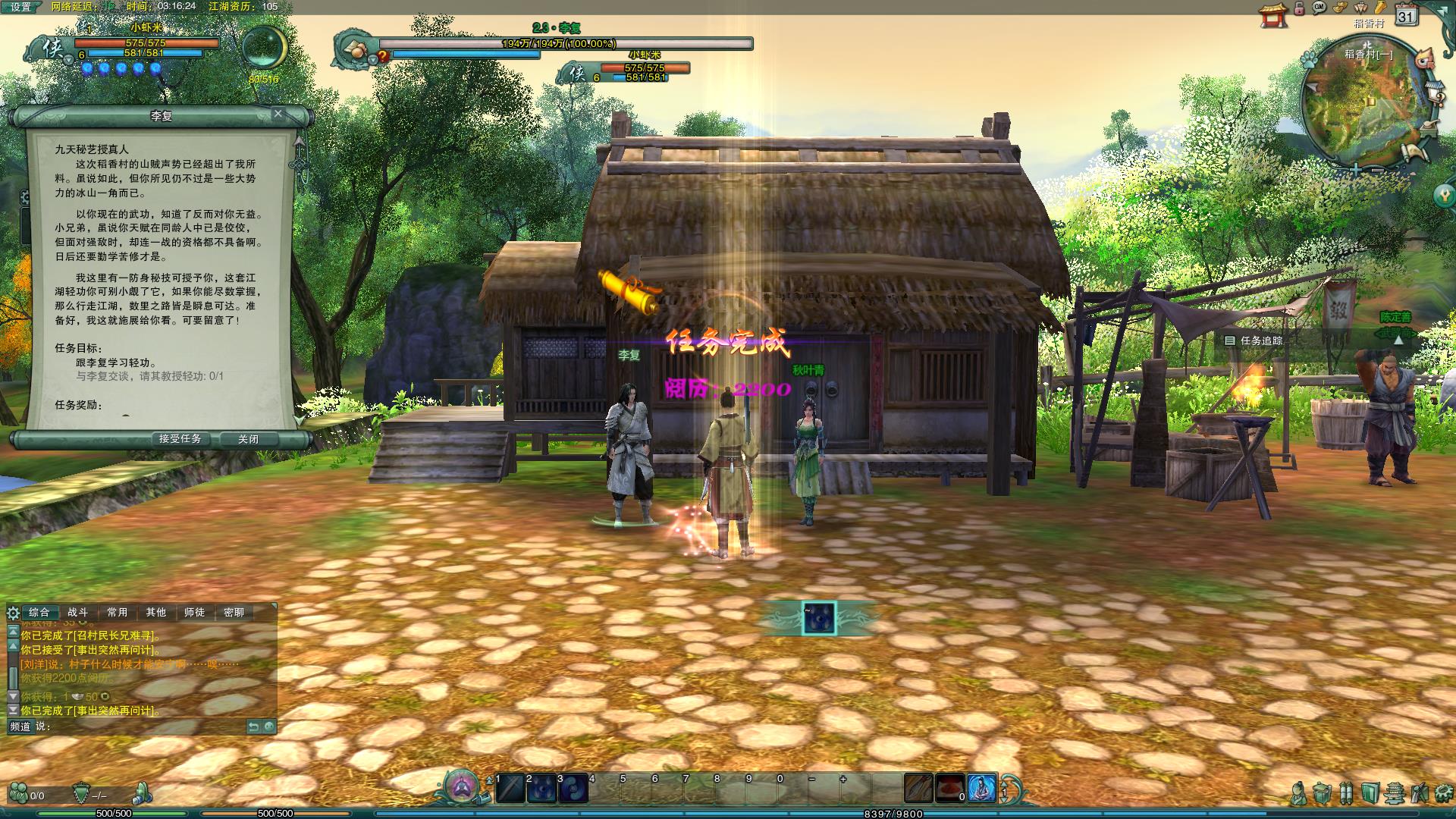Show the 师徒 chat tab
Viewport: 1456px width, 819px height.
click(195, 612)
